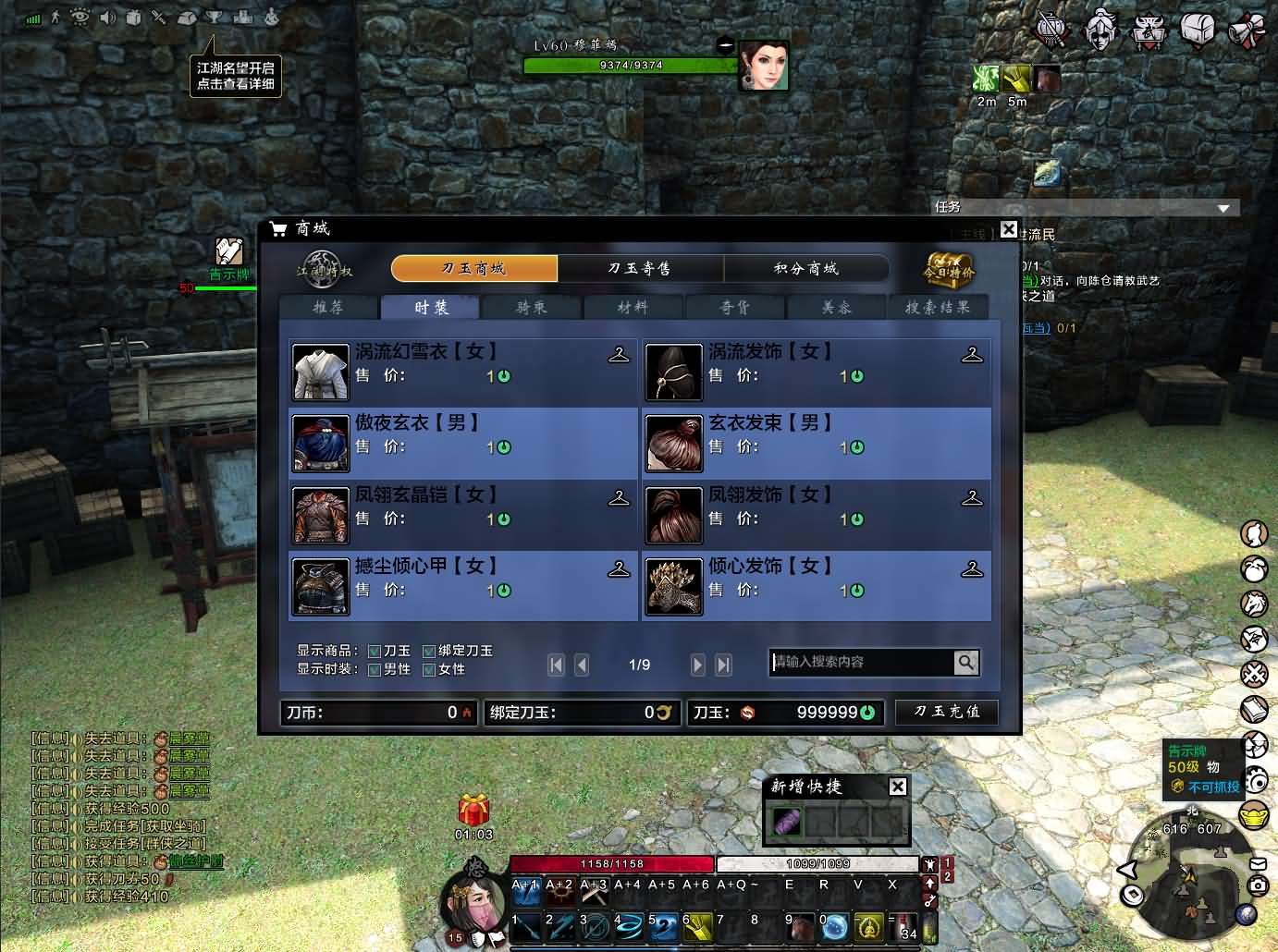Screen dimensions: 1278x952
Task: Go to the next shop page
Action: point(698,665)
